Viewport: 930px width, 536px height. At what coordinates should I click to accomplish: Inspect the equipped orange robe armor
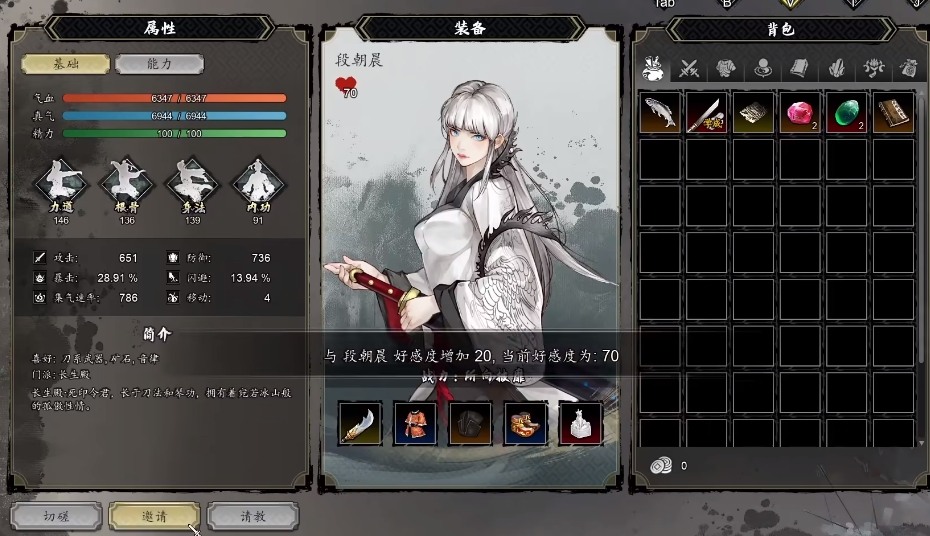415,424
